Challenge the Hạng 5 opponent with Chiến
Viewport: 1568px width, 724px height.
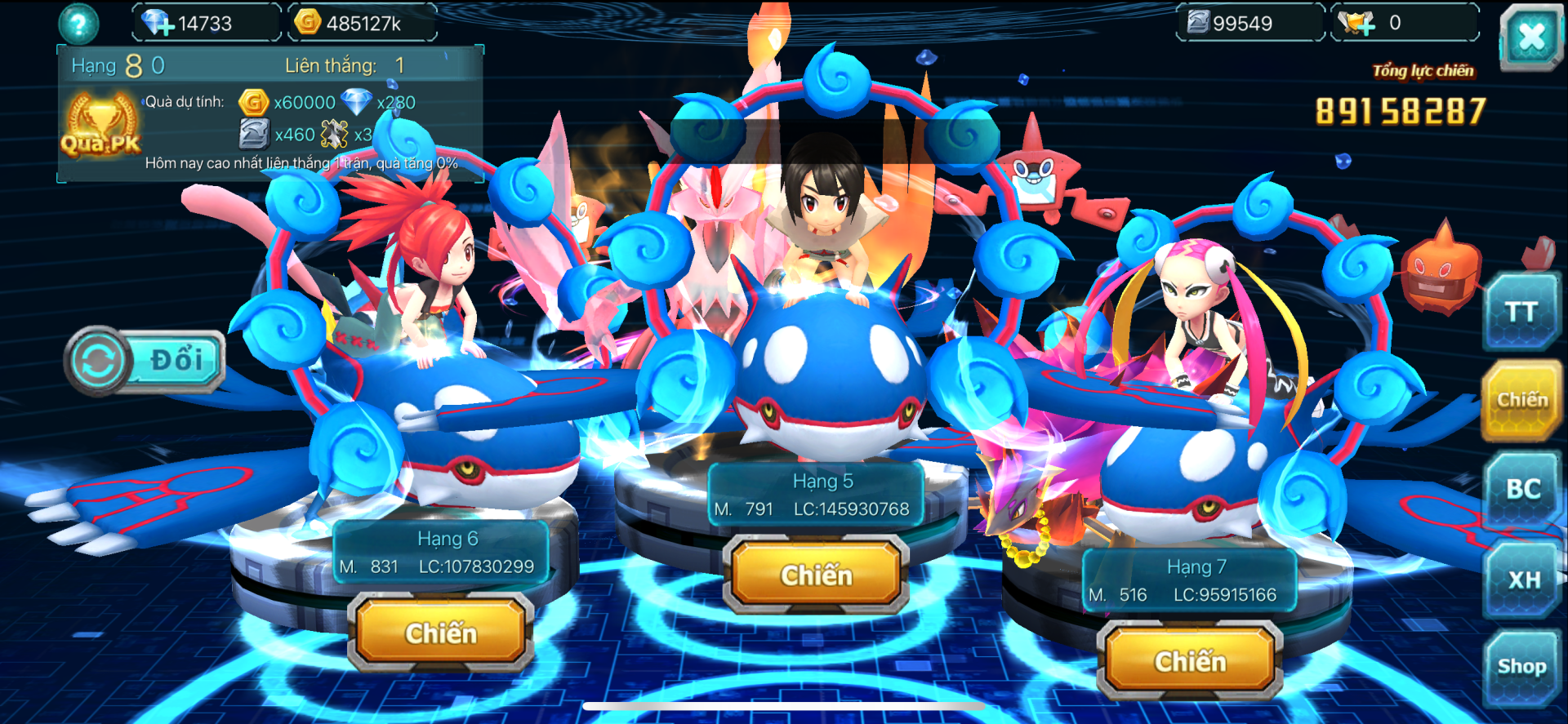(x=816, y=575)
